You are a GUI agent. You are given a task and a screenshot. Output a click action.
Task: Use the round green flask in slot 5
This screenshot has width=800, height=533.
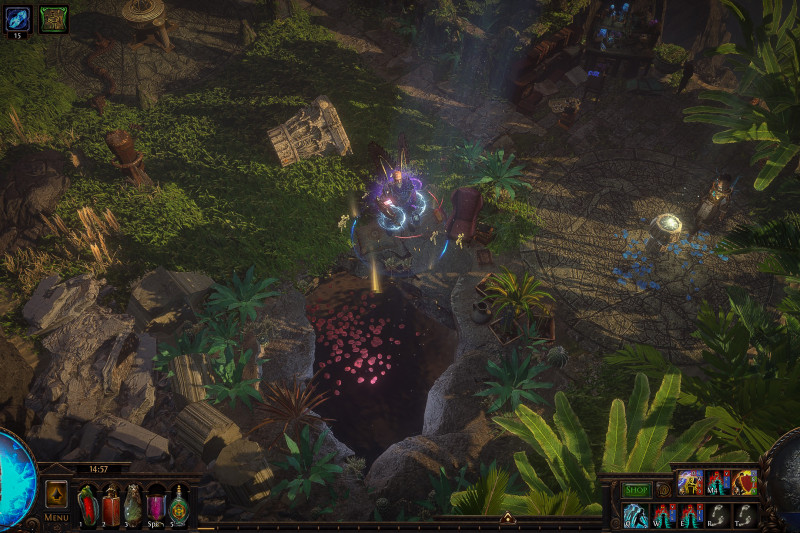click(179, 505)
